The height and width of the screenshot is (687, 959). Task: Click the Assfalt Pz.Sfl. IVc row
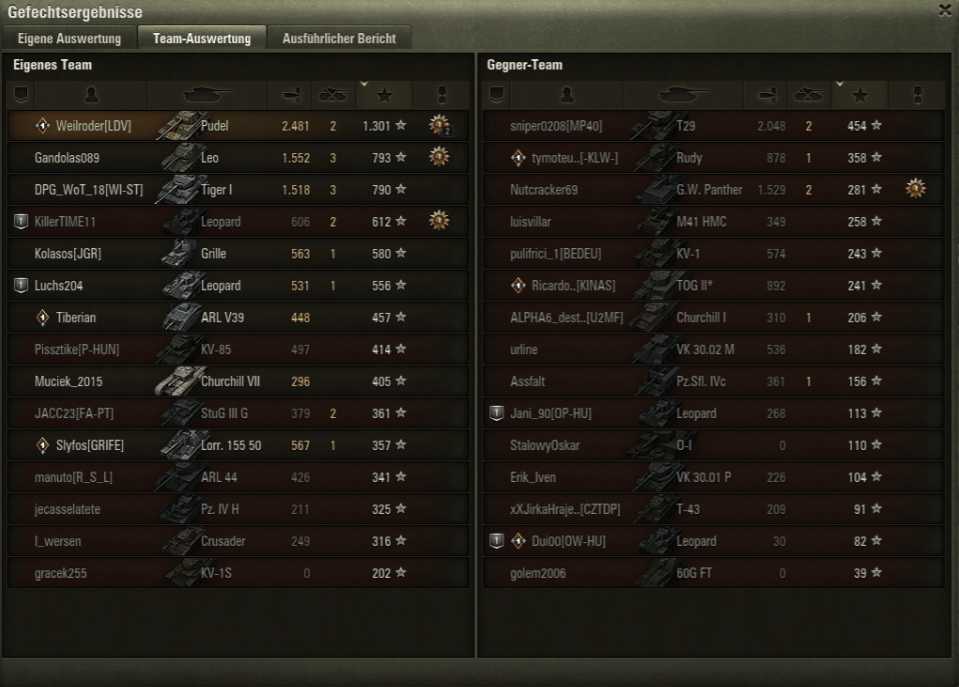click(x=713, y=382)
